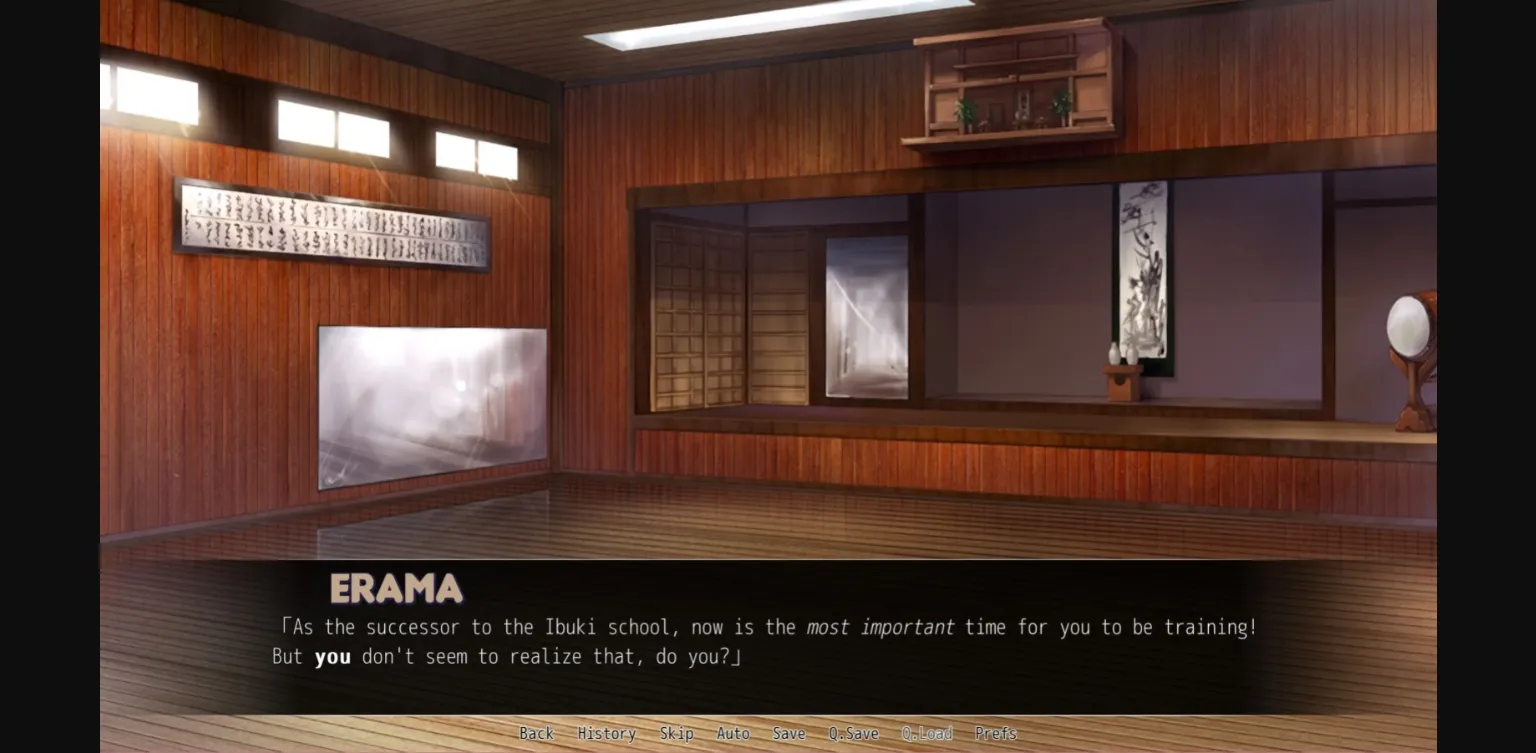
Task: Go back a line using Back
Action: 537,733
